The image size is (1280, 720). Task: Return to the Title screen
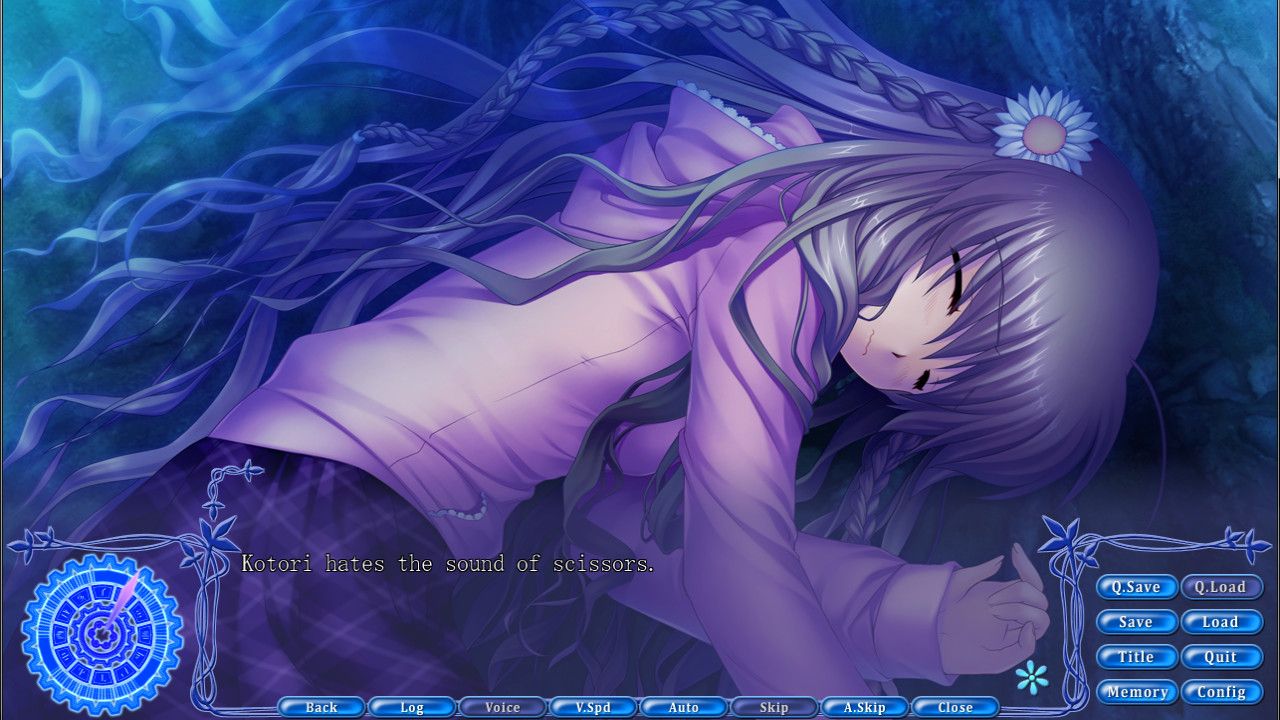(x=1136, y=657)
